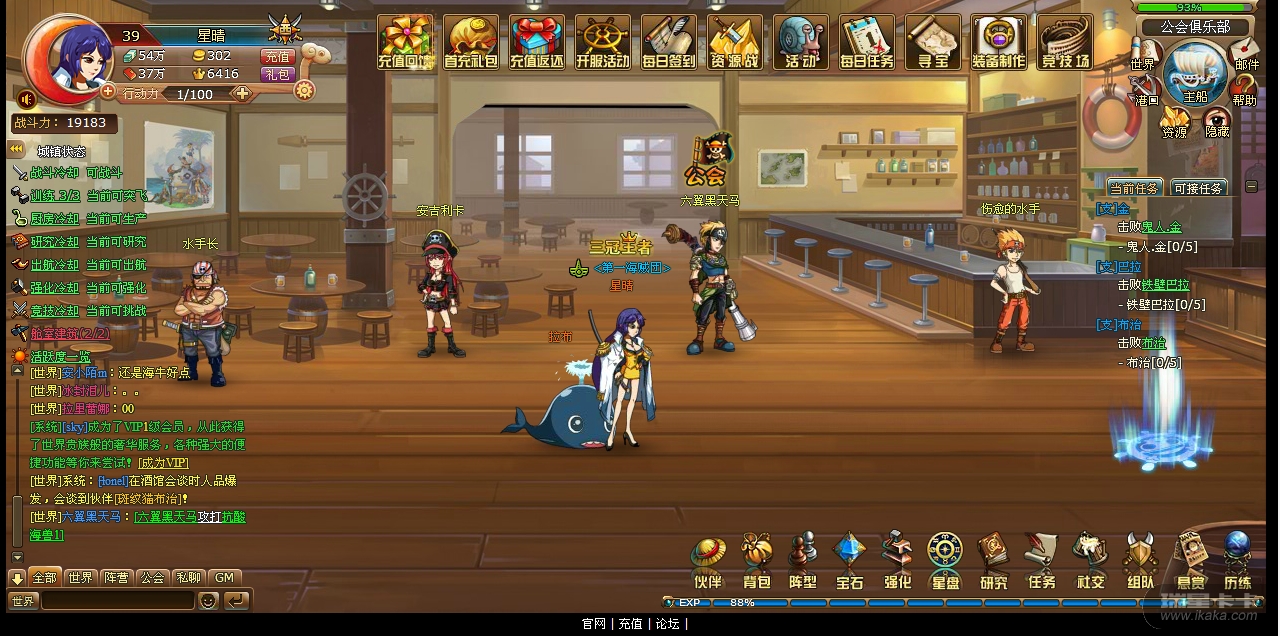Open the 每日签到 daily sign-in icon
1280x636 pixels.
tap(669, 42)
